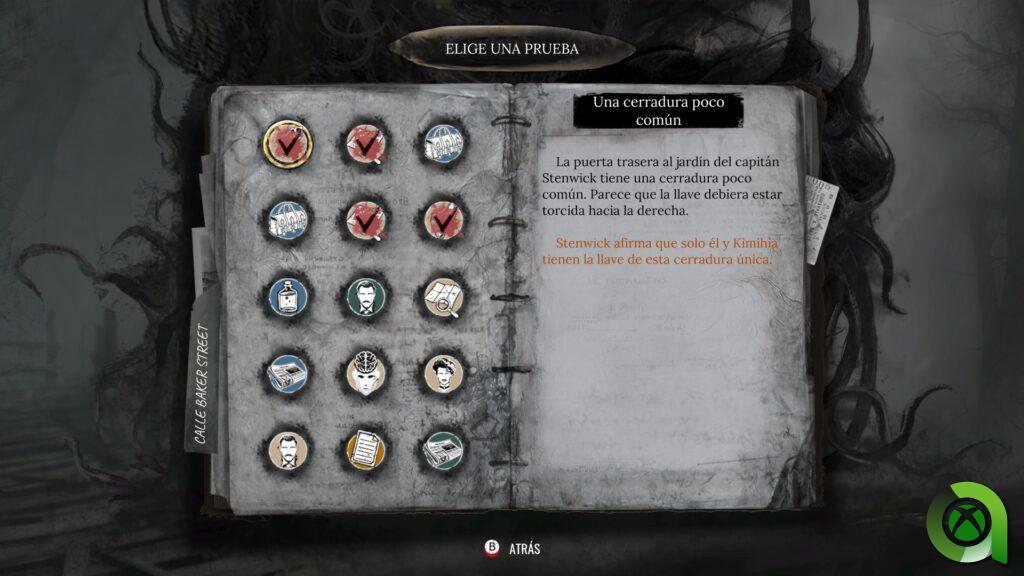Pick the mustached man on beige background
Image resolution: width=1024 pixels, height=576 pixels.
point(288,450)
